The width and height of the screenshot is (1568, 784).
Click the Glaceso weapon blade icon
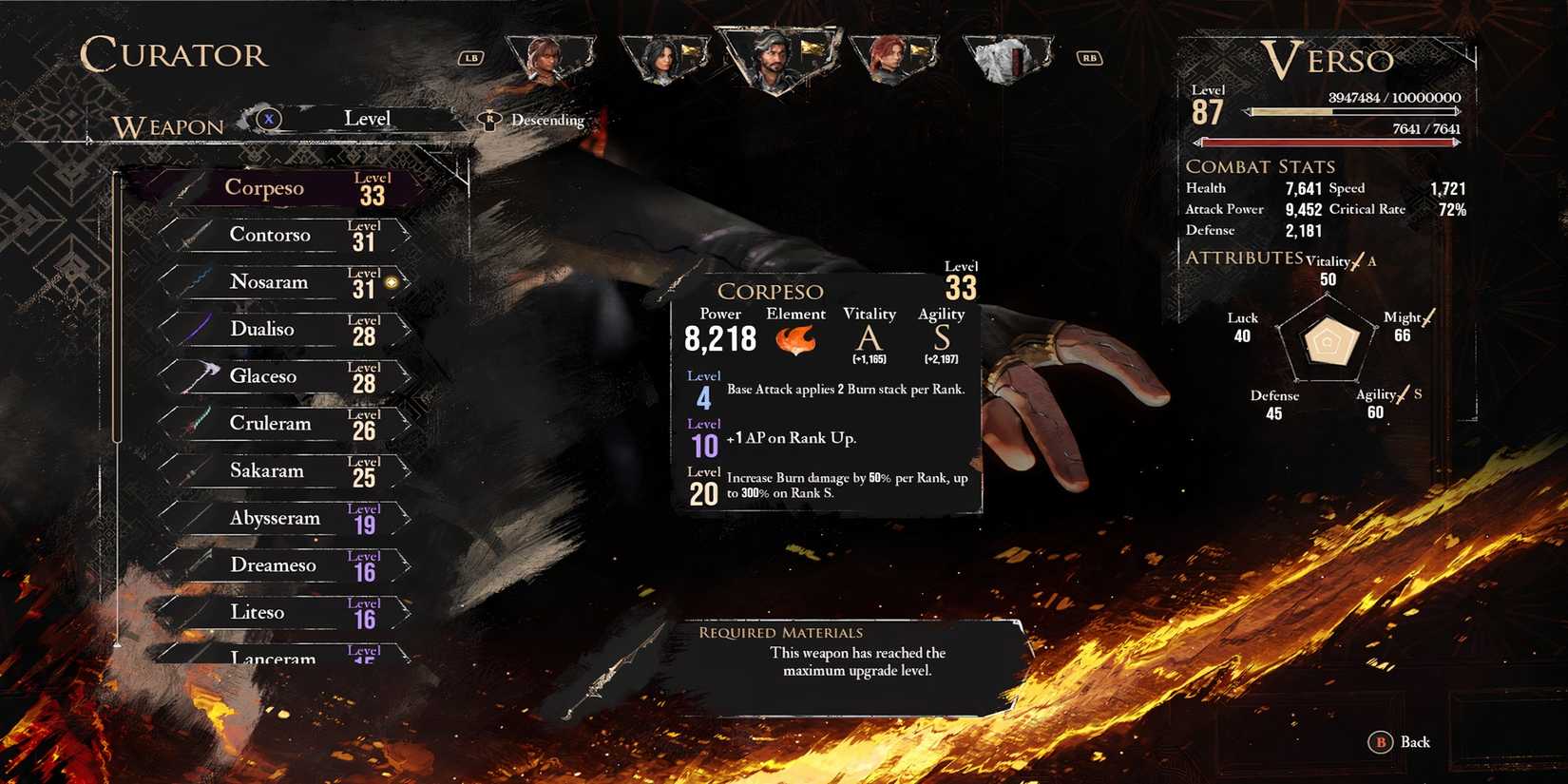click(x=201, y=376)
